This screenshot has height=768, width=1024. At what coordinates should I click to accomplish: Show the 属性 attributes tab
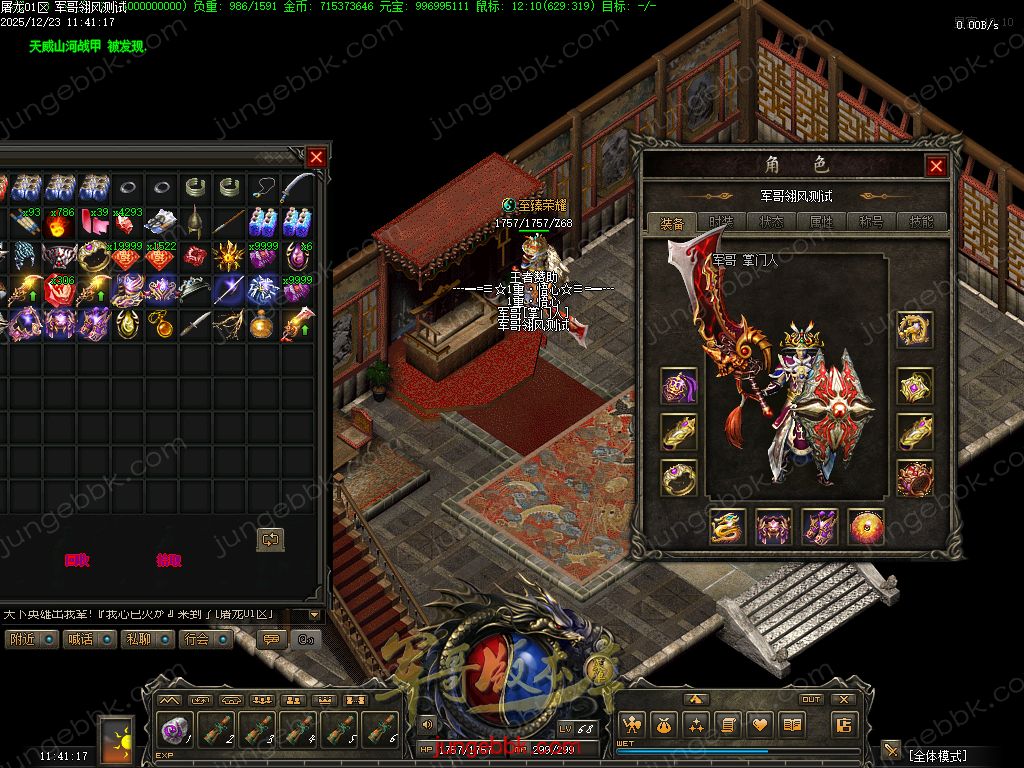(821, 222)
